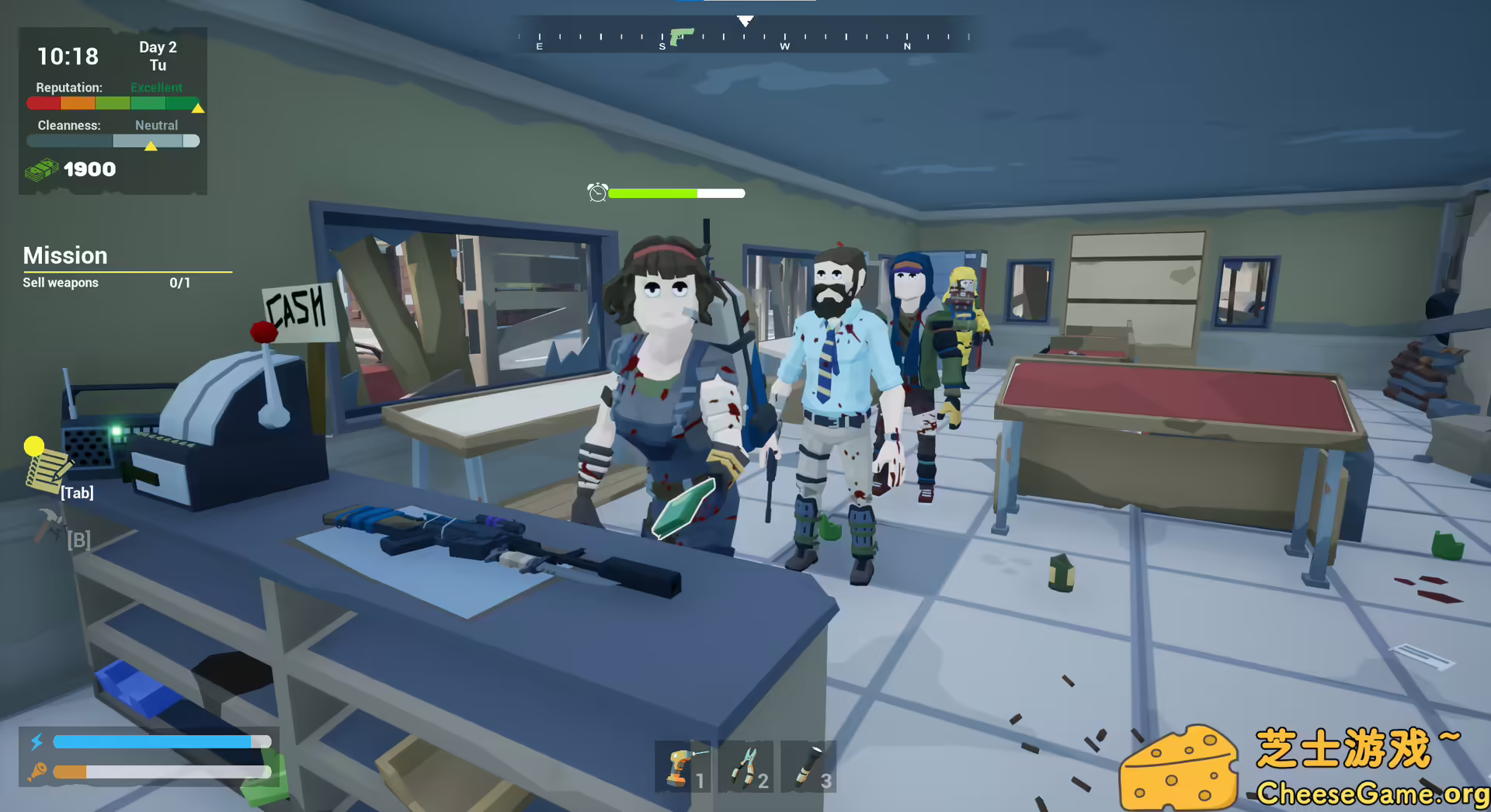Click the alarm clock timer icon
The width and height of the screenshot is (1491, 812).
click(x=596, y=193)
